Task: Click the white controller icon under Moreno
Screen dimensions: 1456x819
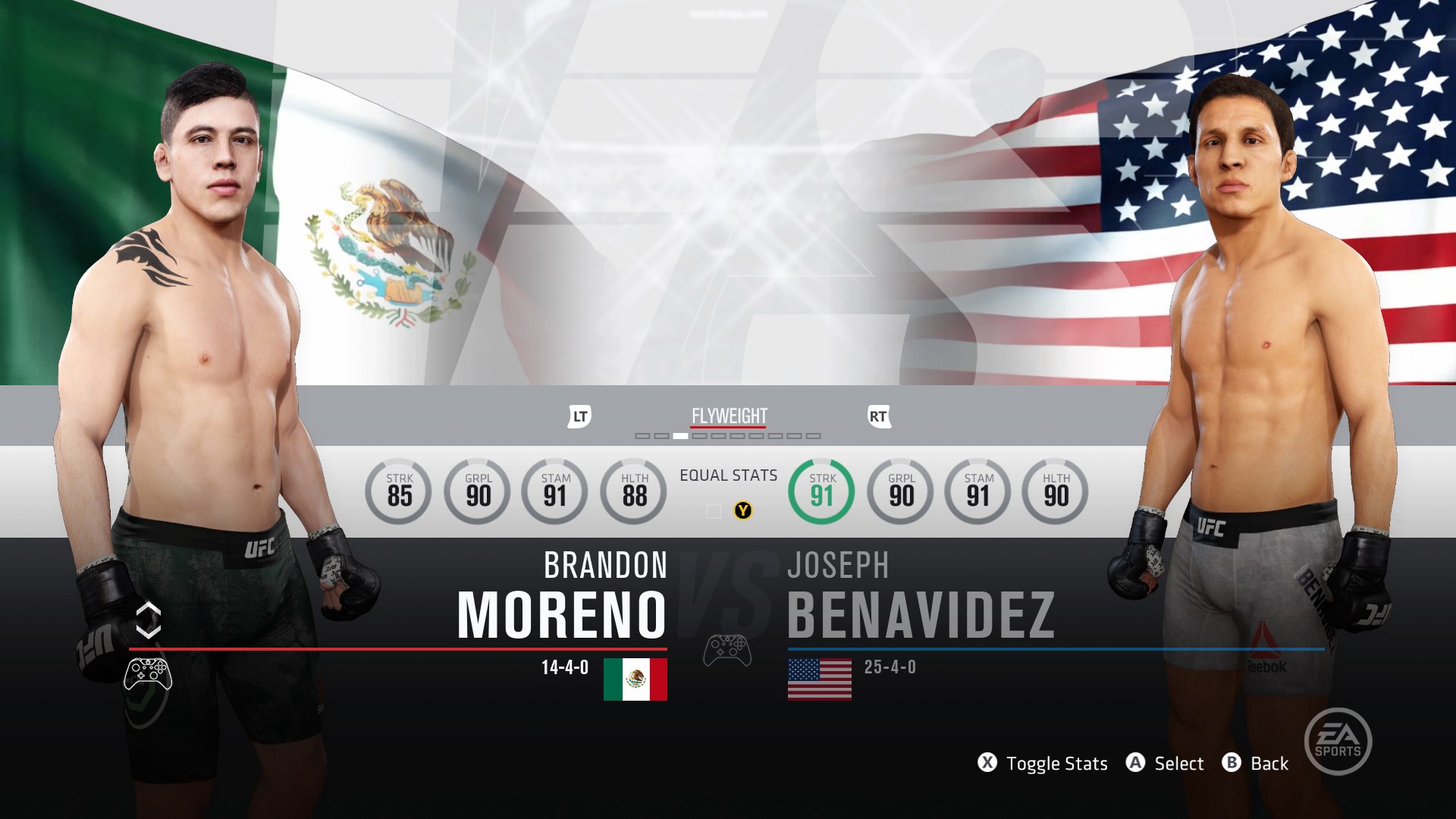Action: 148,673
